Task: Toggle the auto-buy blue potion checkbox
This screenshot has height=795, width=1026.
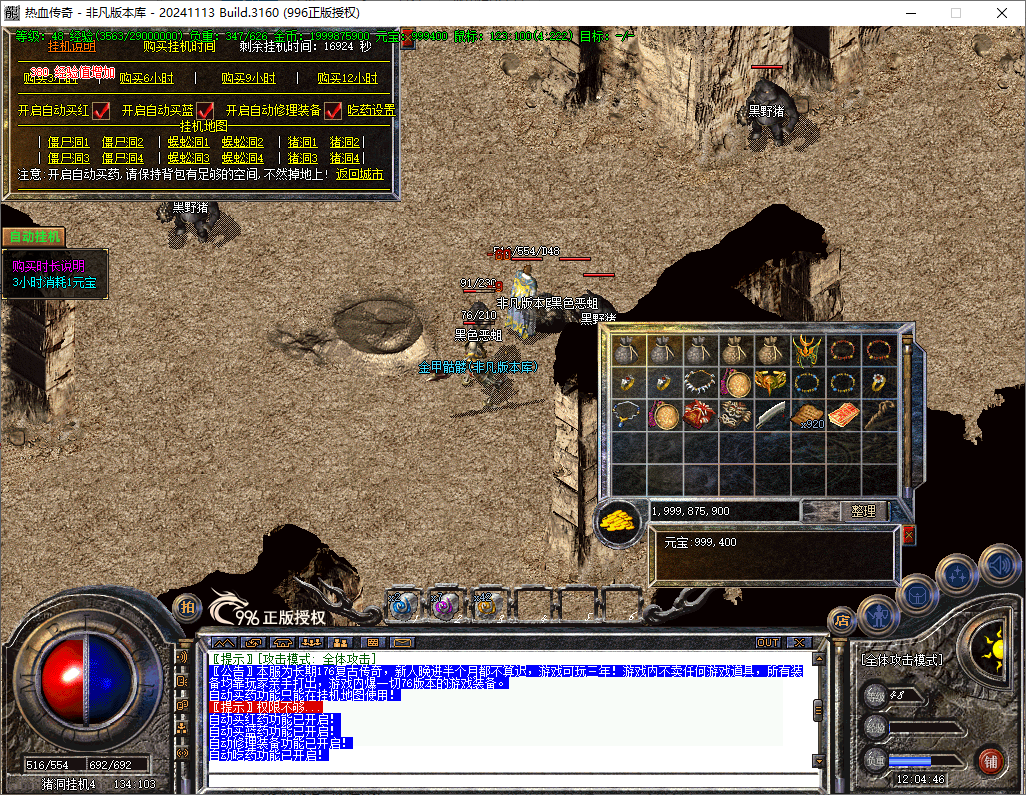Action: [x=206, y=110]
